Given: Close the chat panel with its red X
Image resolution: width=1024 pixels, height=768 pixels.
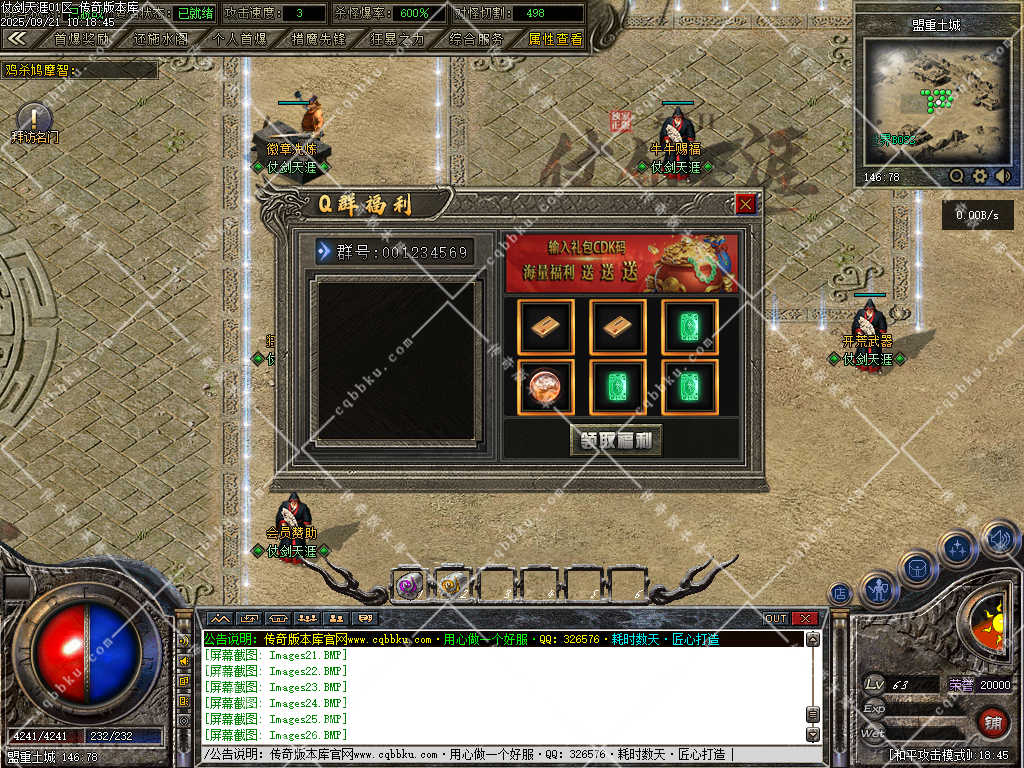Looking at the screenshot, I should point(805,618).
